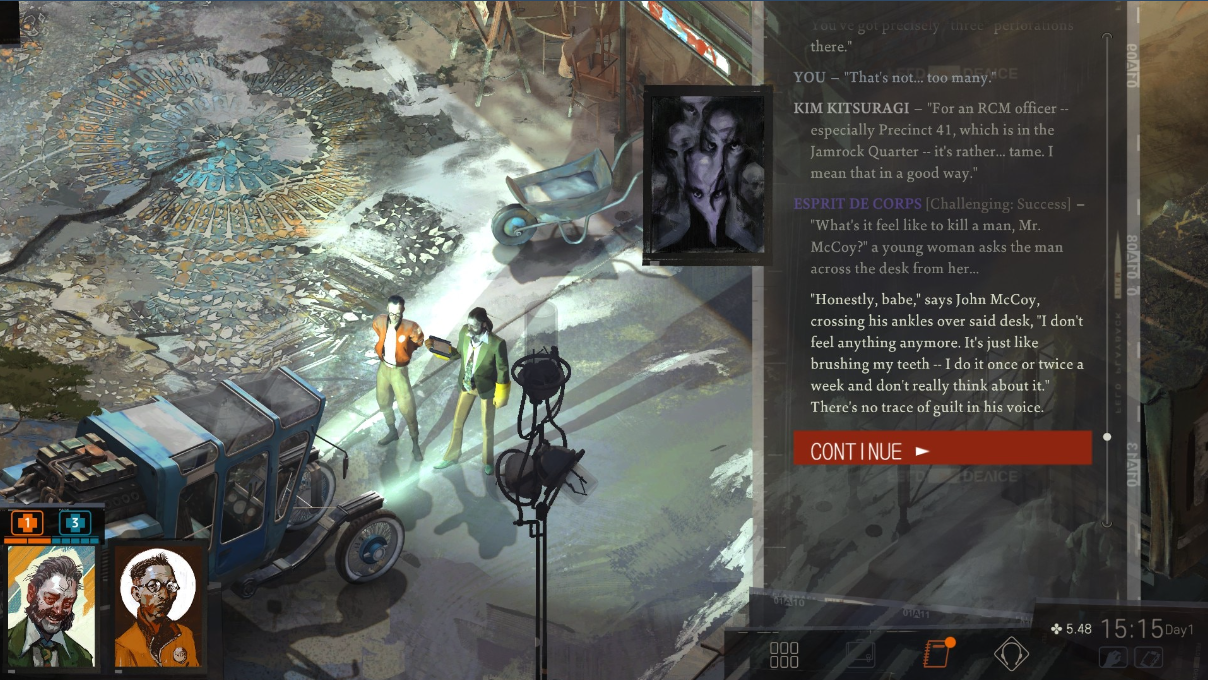
Task: Open the inventory briefcase icon
Action: pyautogui.click(x=860, y=655)
